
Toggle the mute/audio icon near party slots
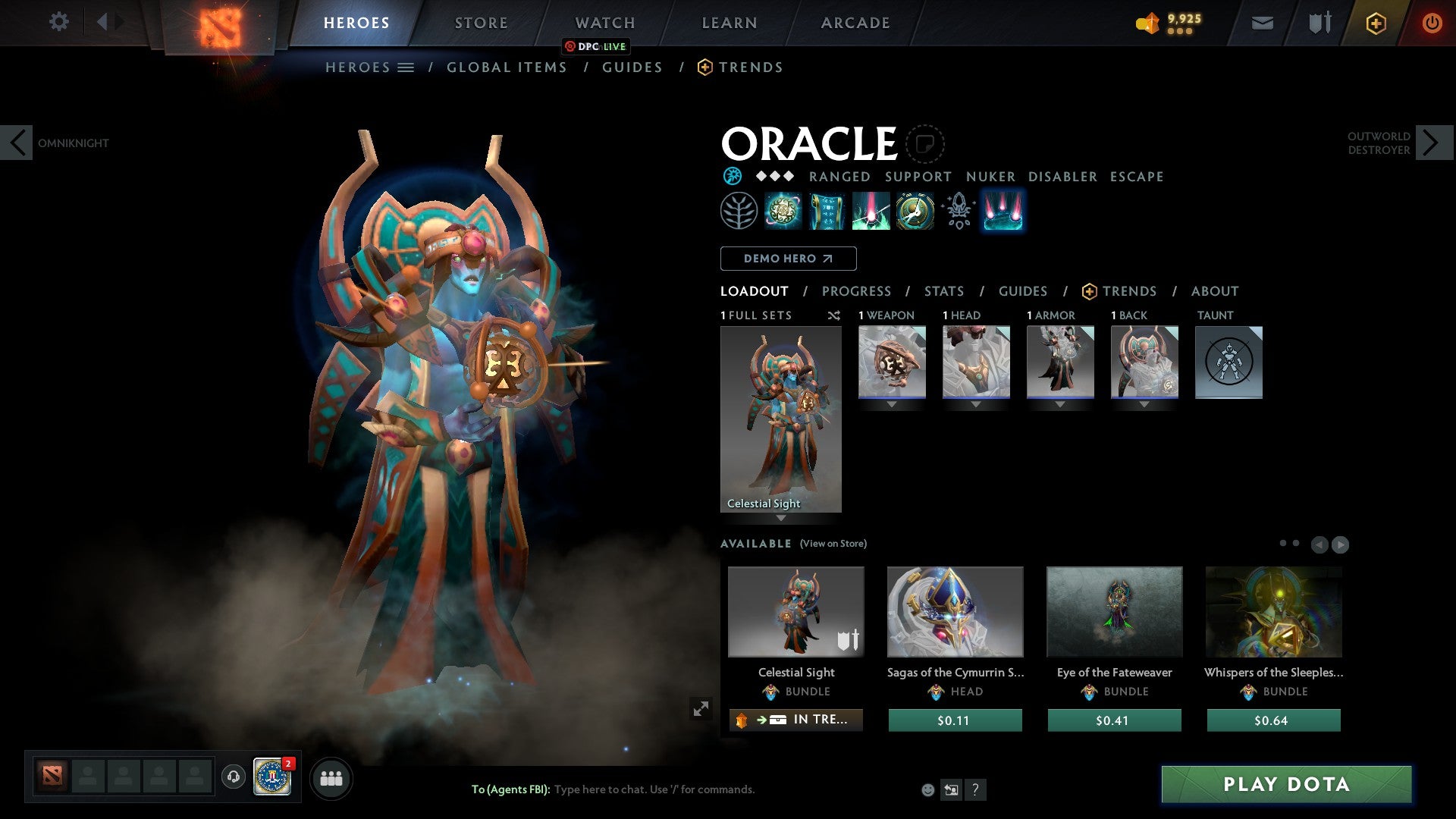[232, 777]
